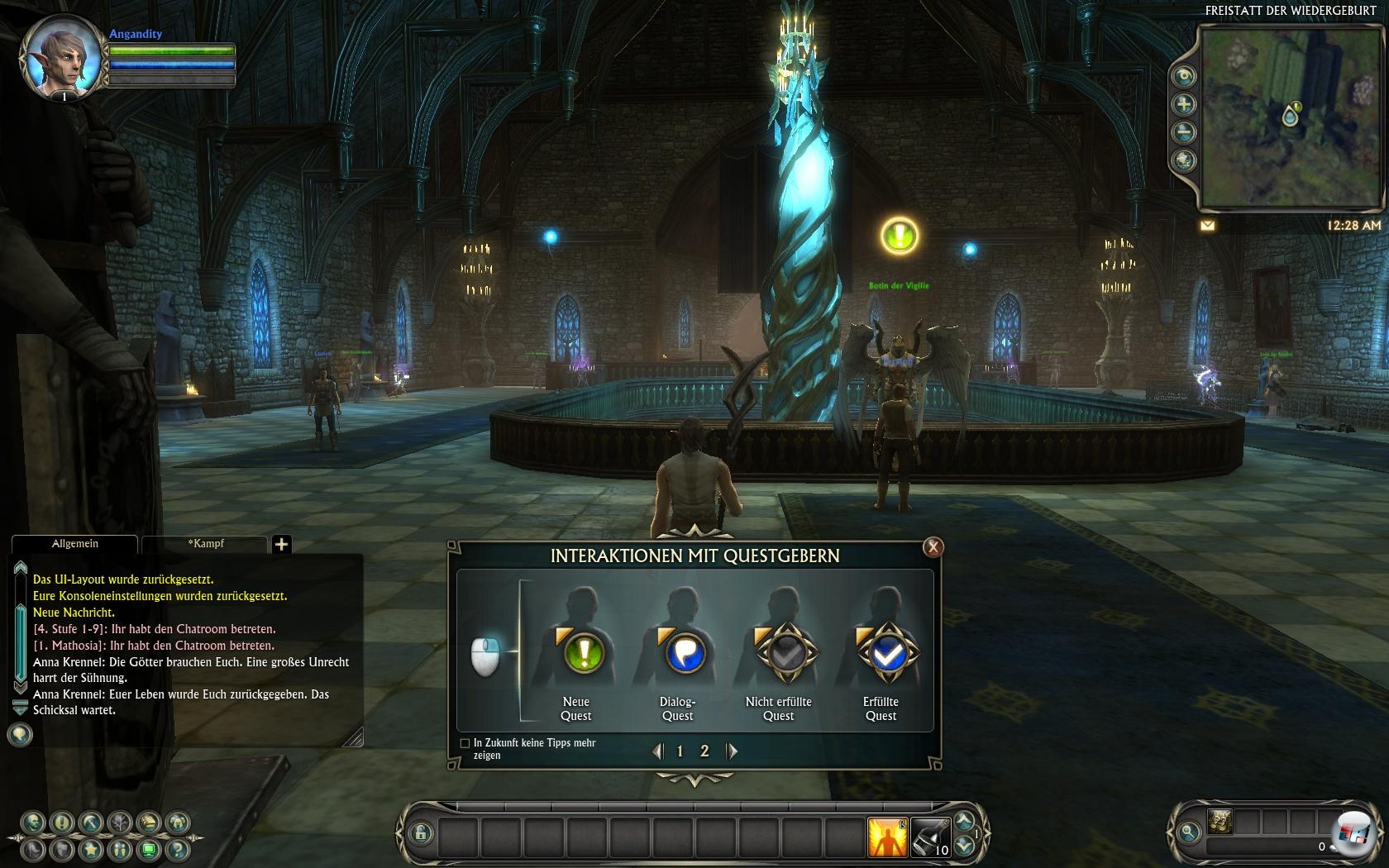Viewport: 1389px width, 868px height.
Task: Open the help question mark menu icon
Action: coord(176,849)
